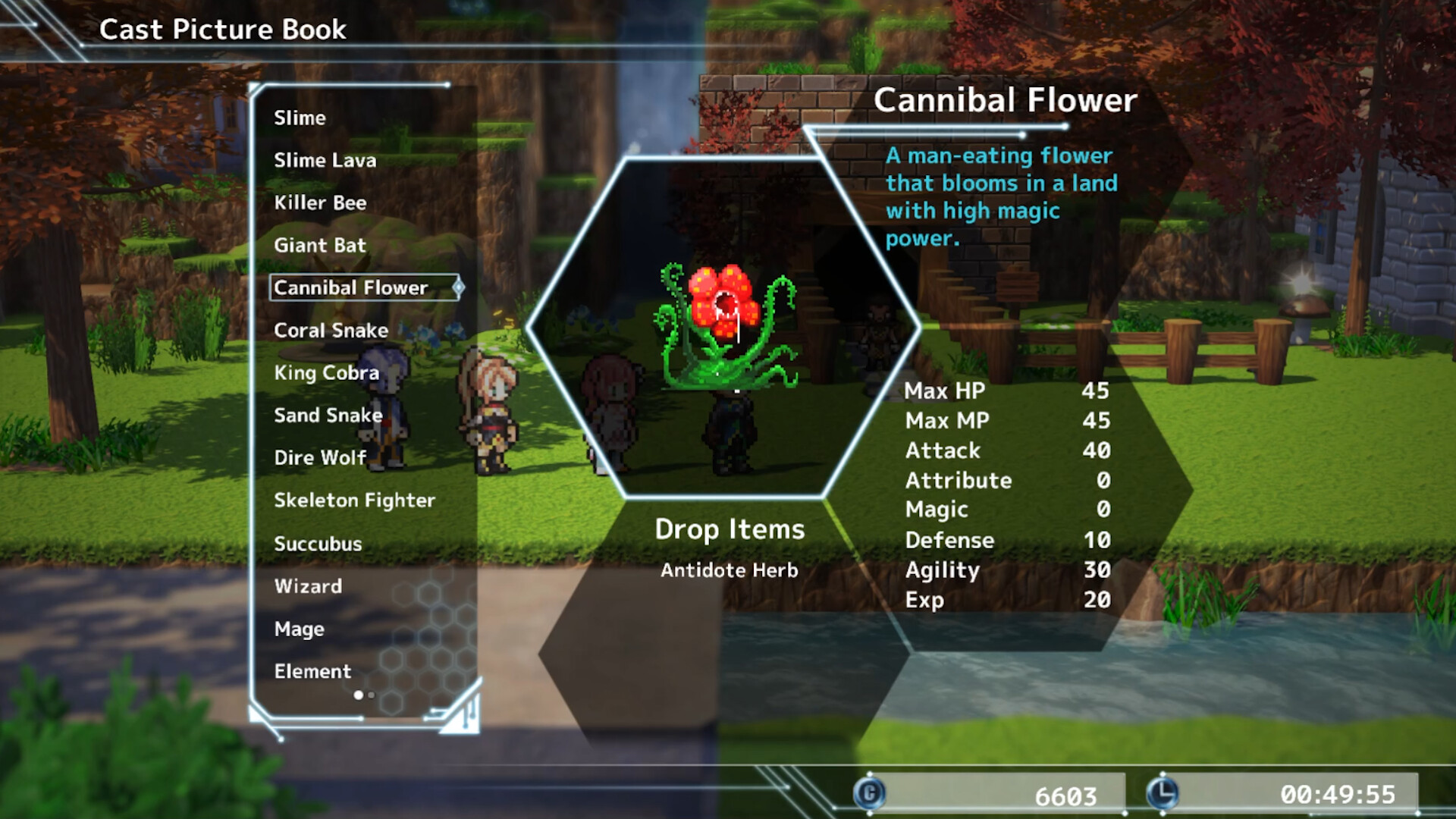Select Coral Snake in the list
Screen dimensions: 1456x819
pos(331,330)
